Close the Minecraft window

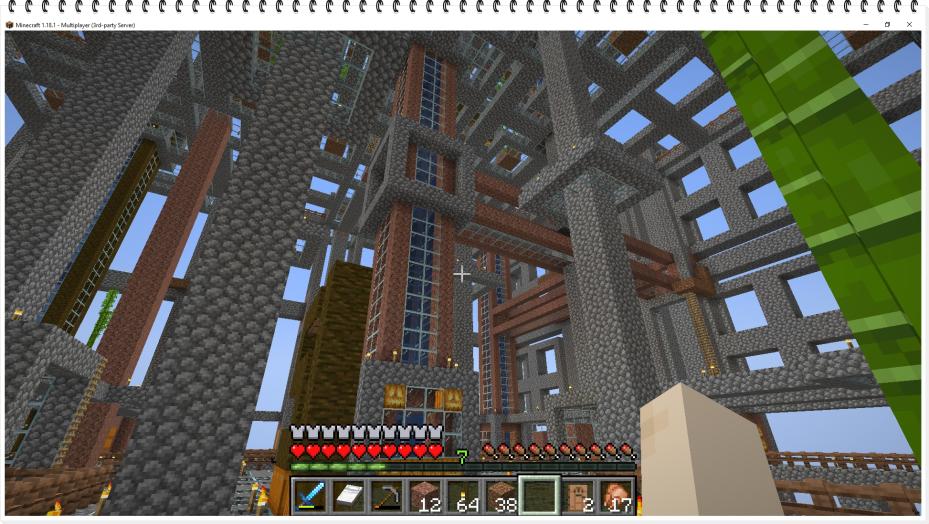point(909,24)
